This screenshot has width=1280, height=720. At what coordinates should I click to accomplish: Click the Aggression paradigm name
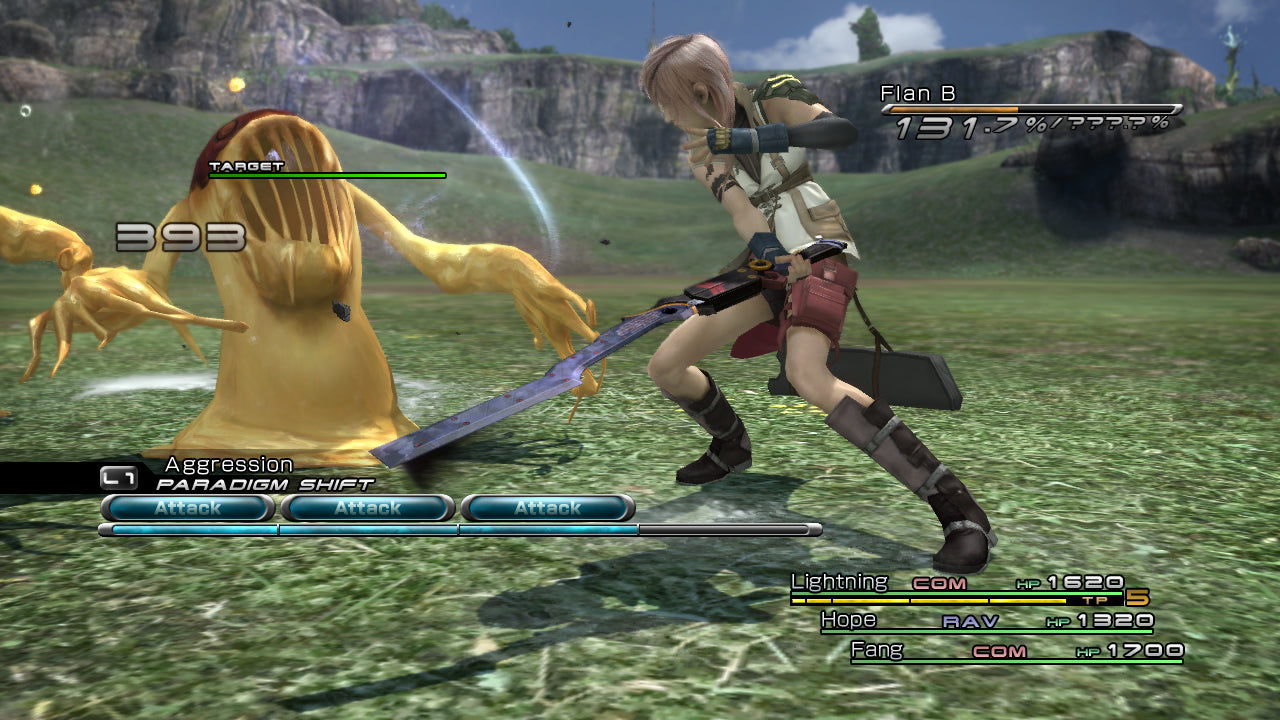(227, 464)
